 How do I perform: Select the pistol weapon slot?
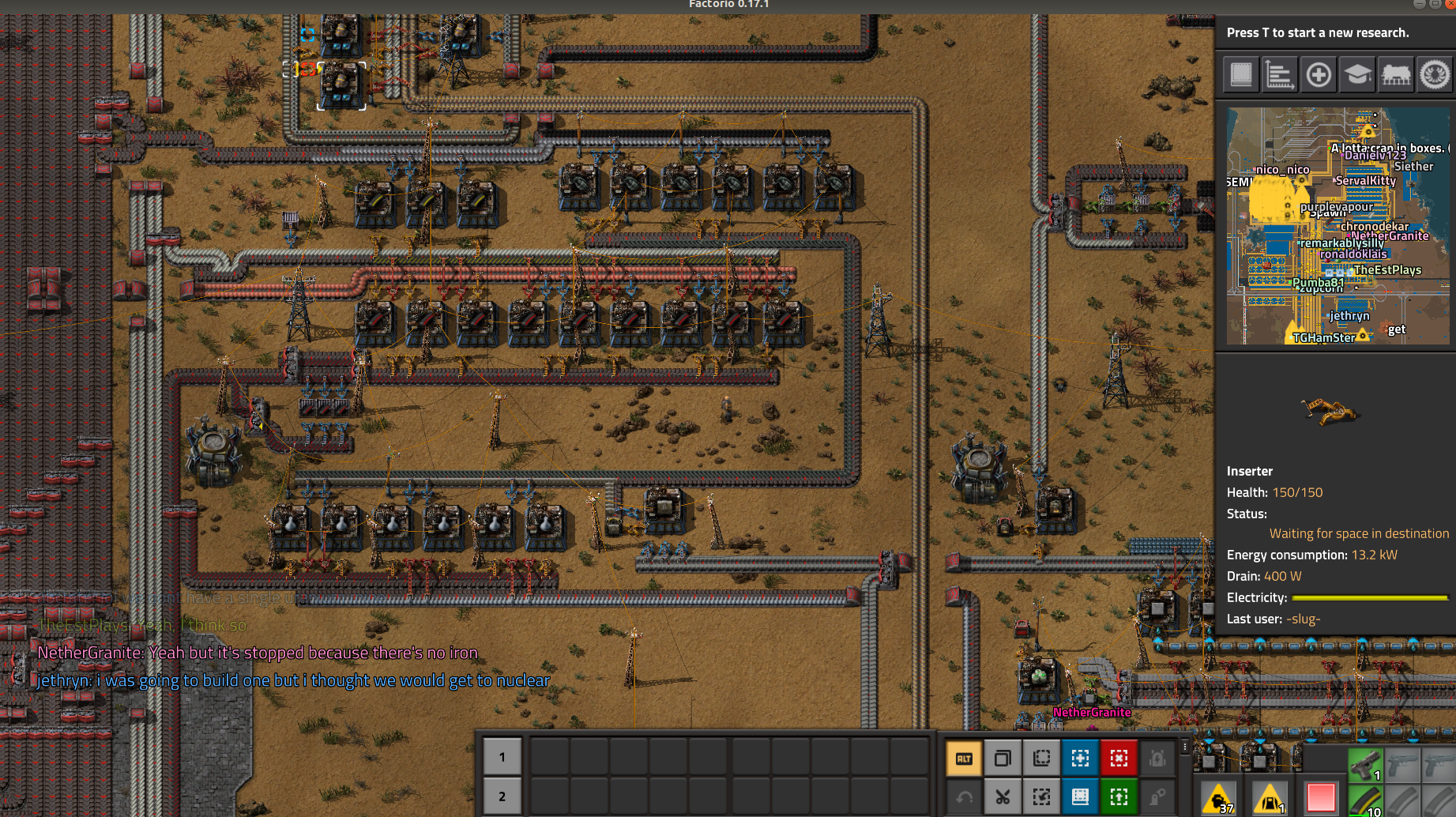(x=1365, y=765)
